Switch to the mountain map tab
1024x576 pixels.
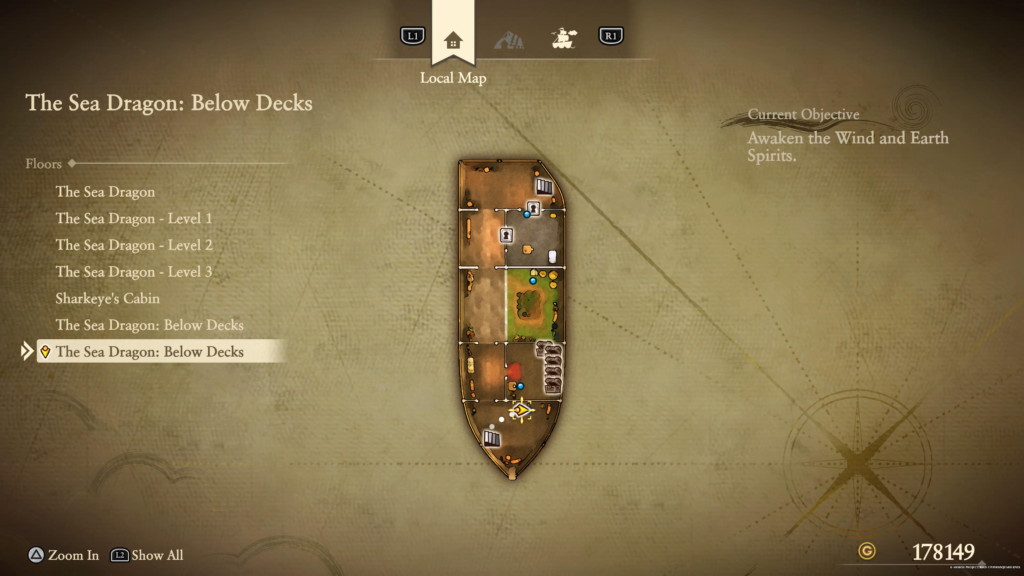508,40
